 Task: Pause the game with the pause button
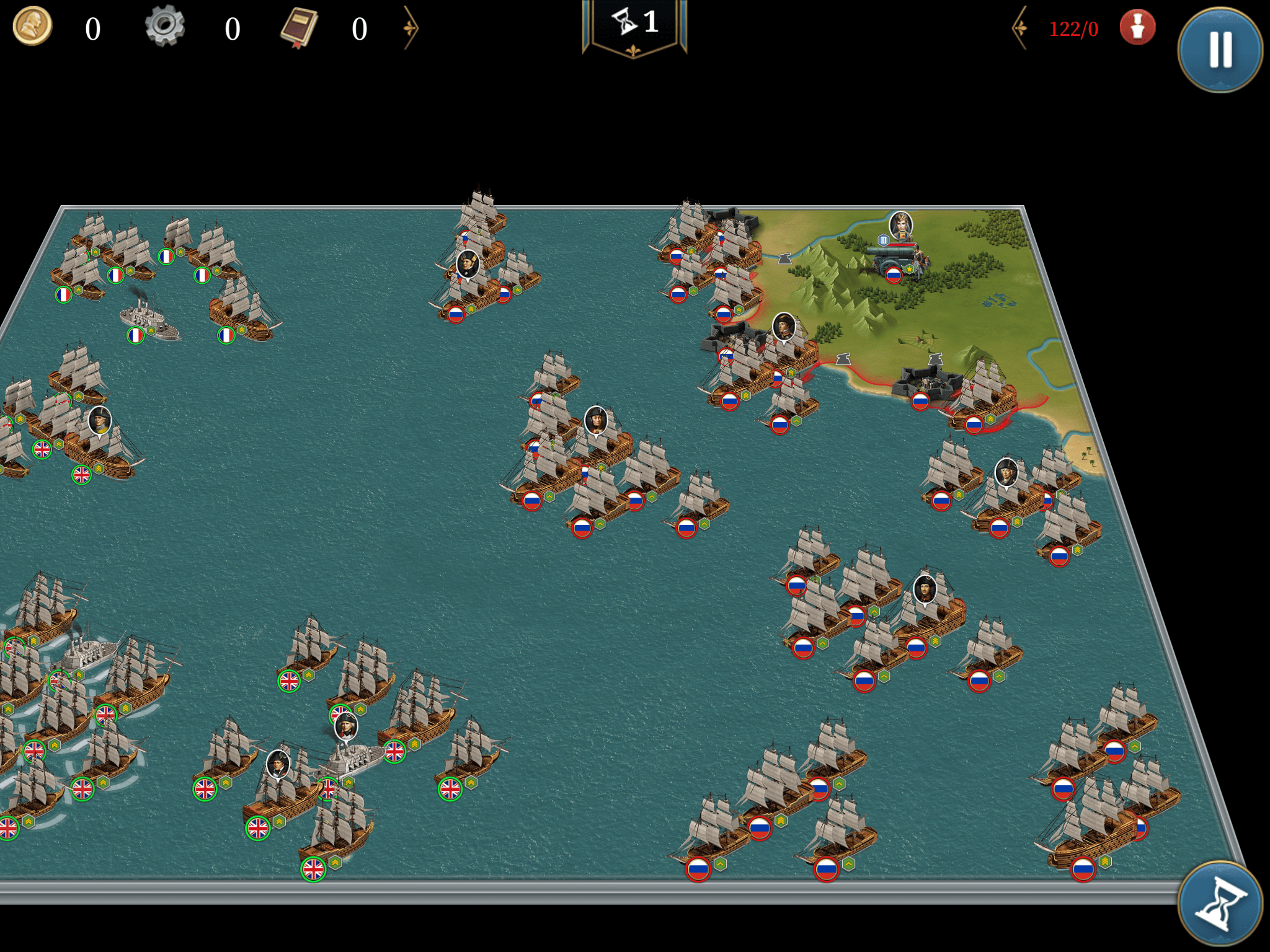(1220, 50)
